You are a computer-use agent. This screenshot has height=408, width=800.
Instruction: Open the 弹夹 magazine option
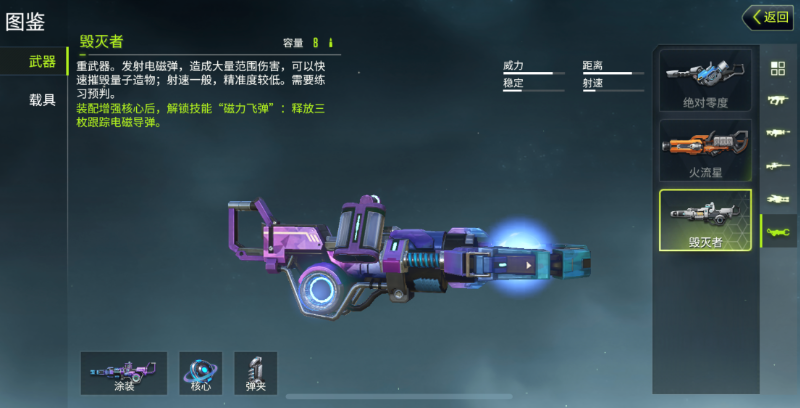tap(256, 372)
